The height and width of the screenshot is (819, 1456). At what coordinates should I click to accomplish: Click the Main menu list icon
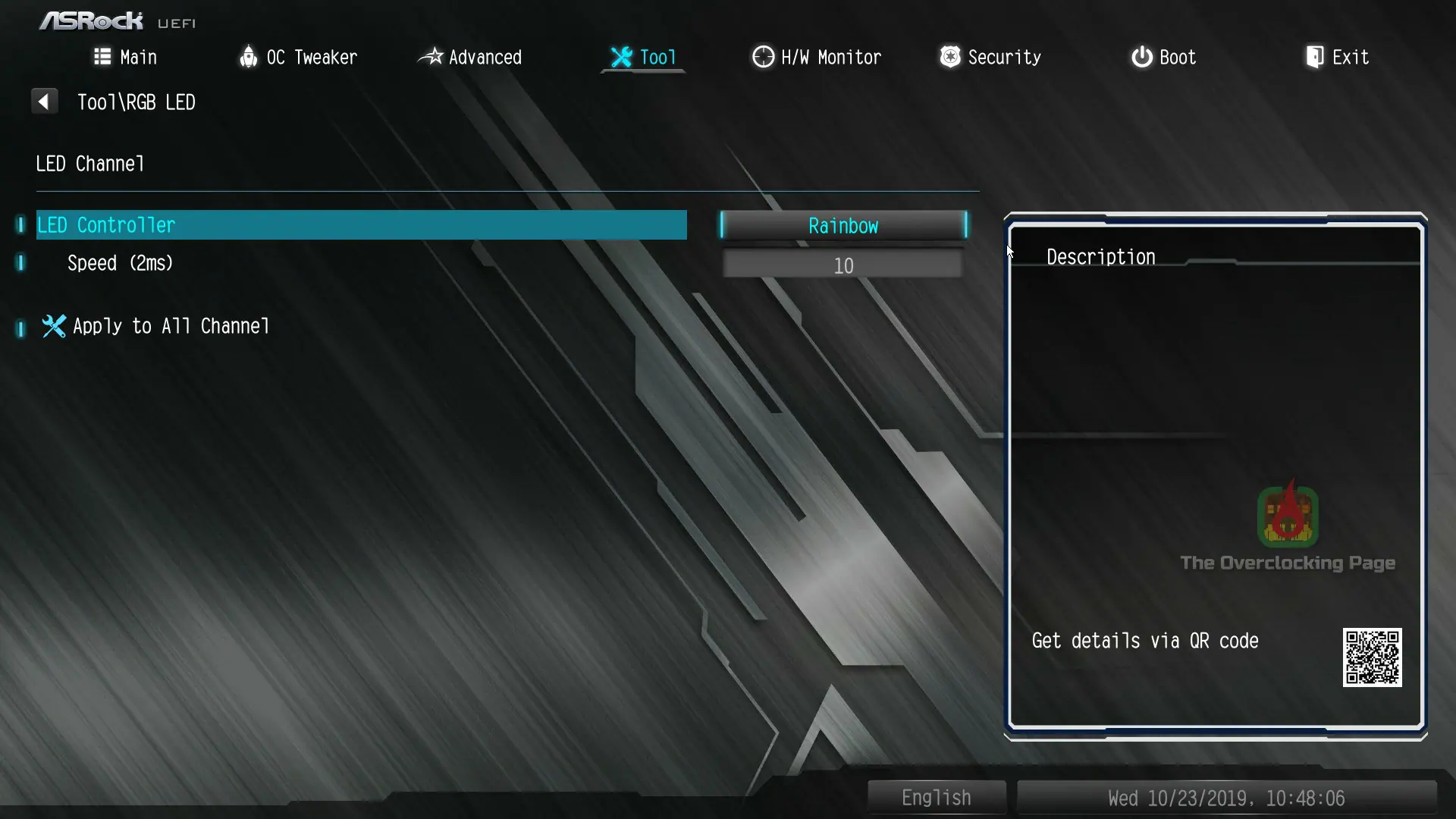tap(102, 57)
